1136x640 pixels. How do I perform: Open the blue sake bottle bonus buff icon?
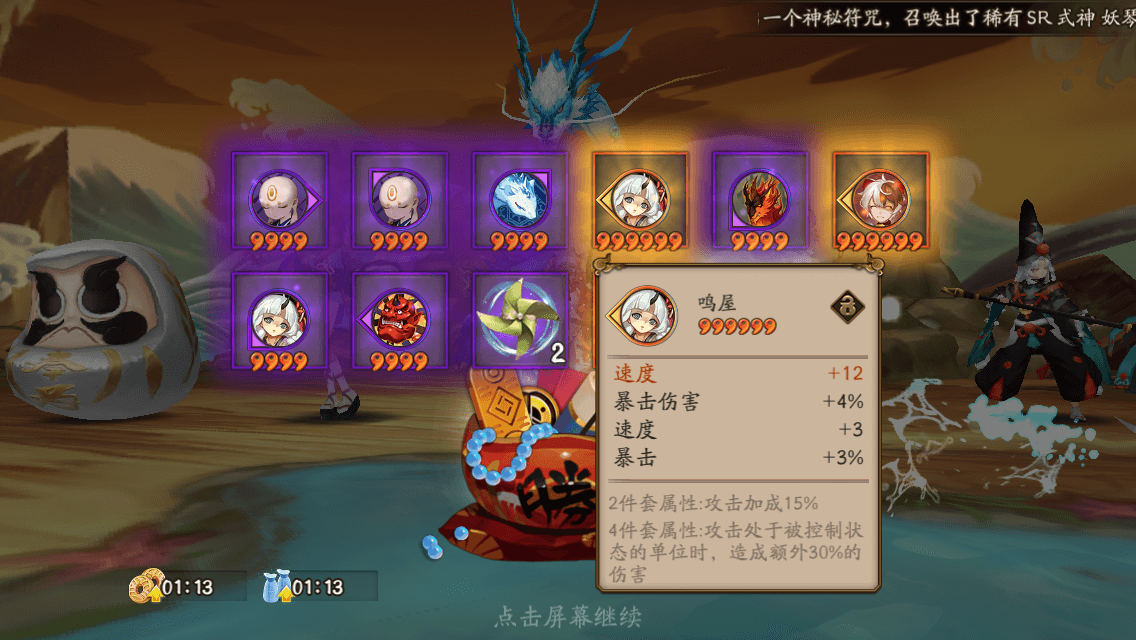[x=275, y=587]
